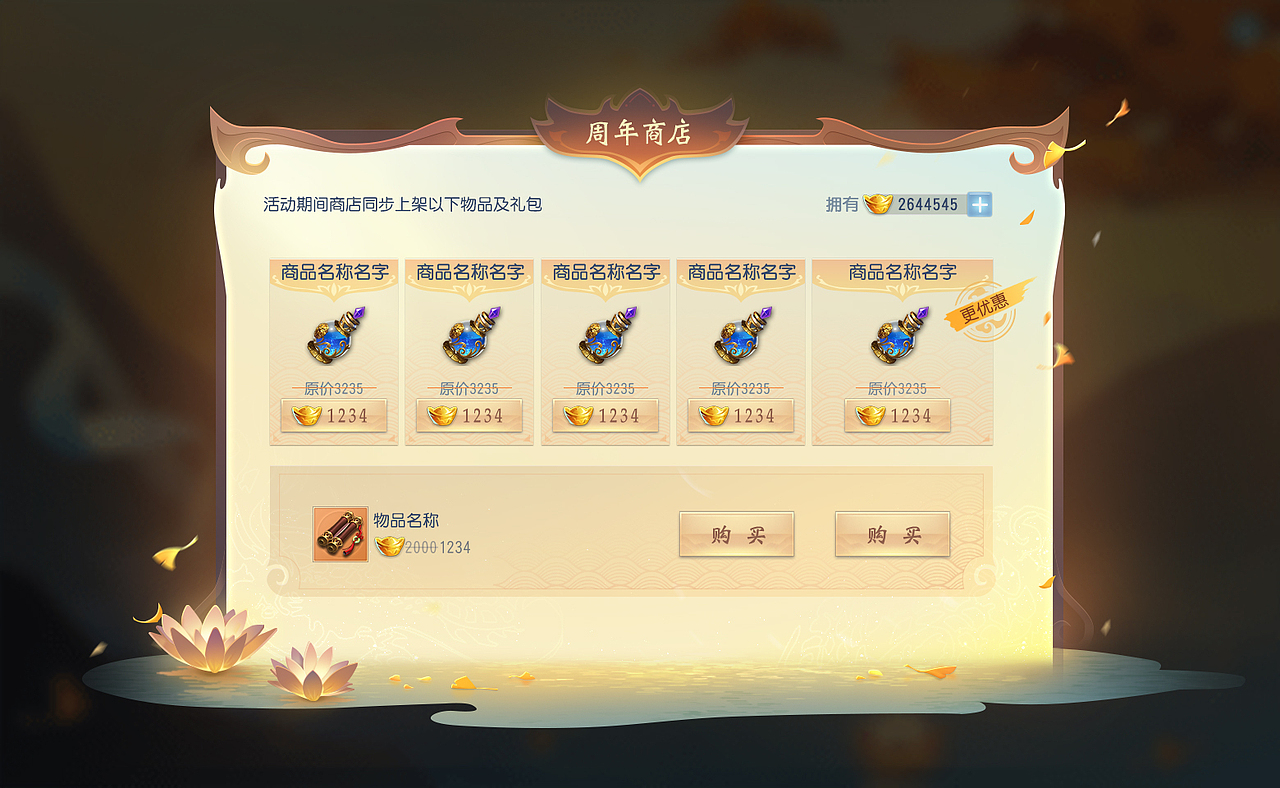Click the gold ingot icon next to 2644545
Viewport: 1280px width, 788px height.
click(875, 205)
